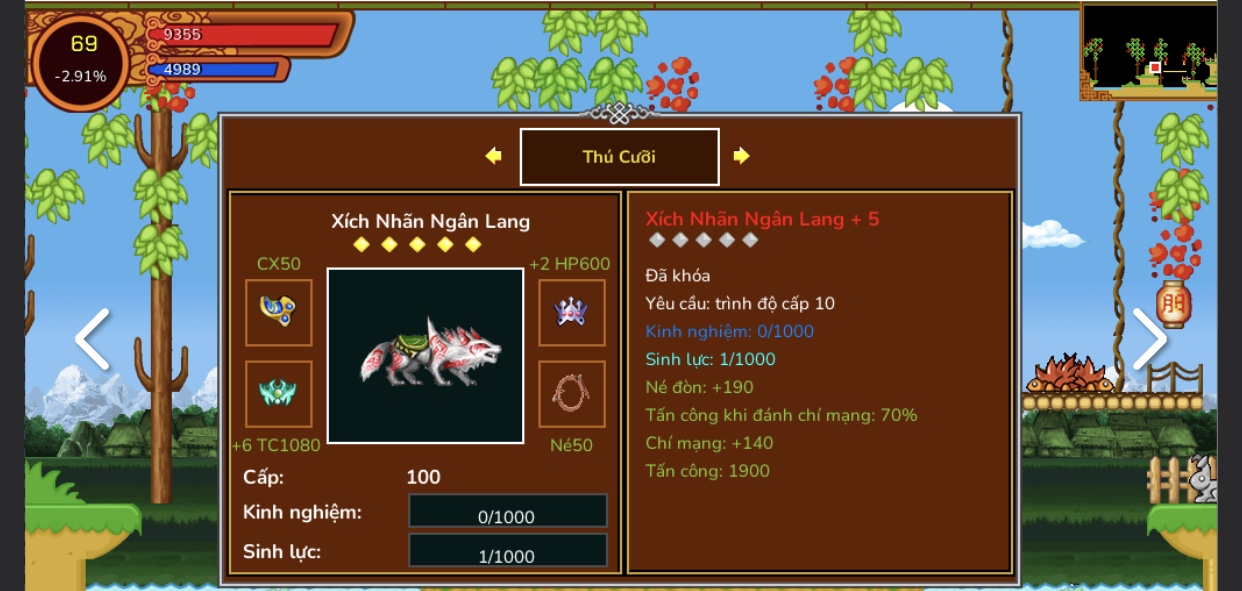Click the level 69 character orb

82,60
